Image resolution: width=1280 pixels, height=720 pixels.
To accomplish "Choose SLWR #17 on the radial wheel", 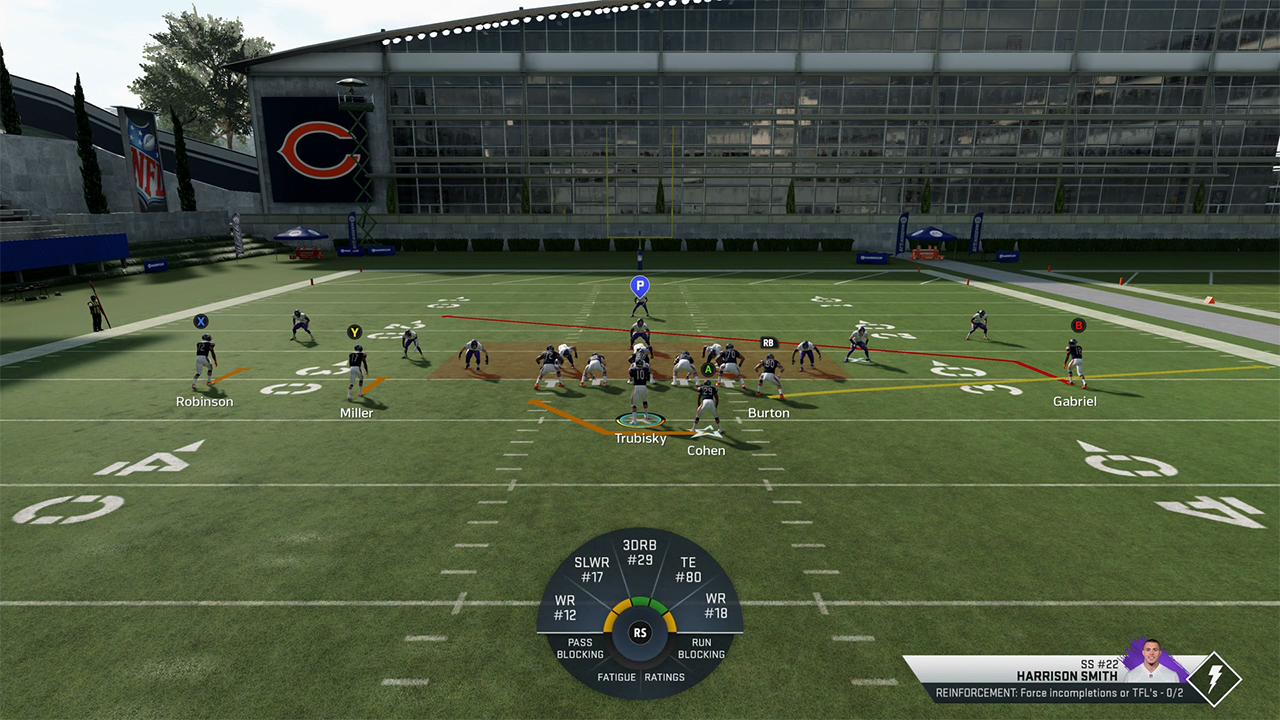I will click(x=591, y=570).
